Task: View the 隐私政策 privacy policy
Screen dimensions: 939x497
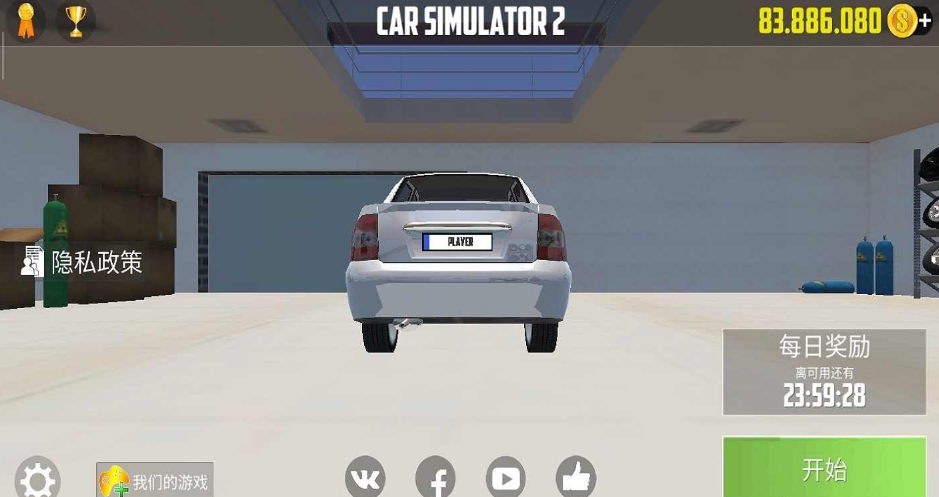Action: pos(84,262)
